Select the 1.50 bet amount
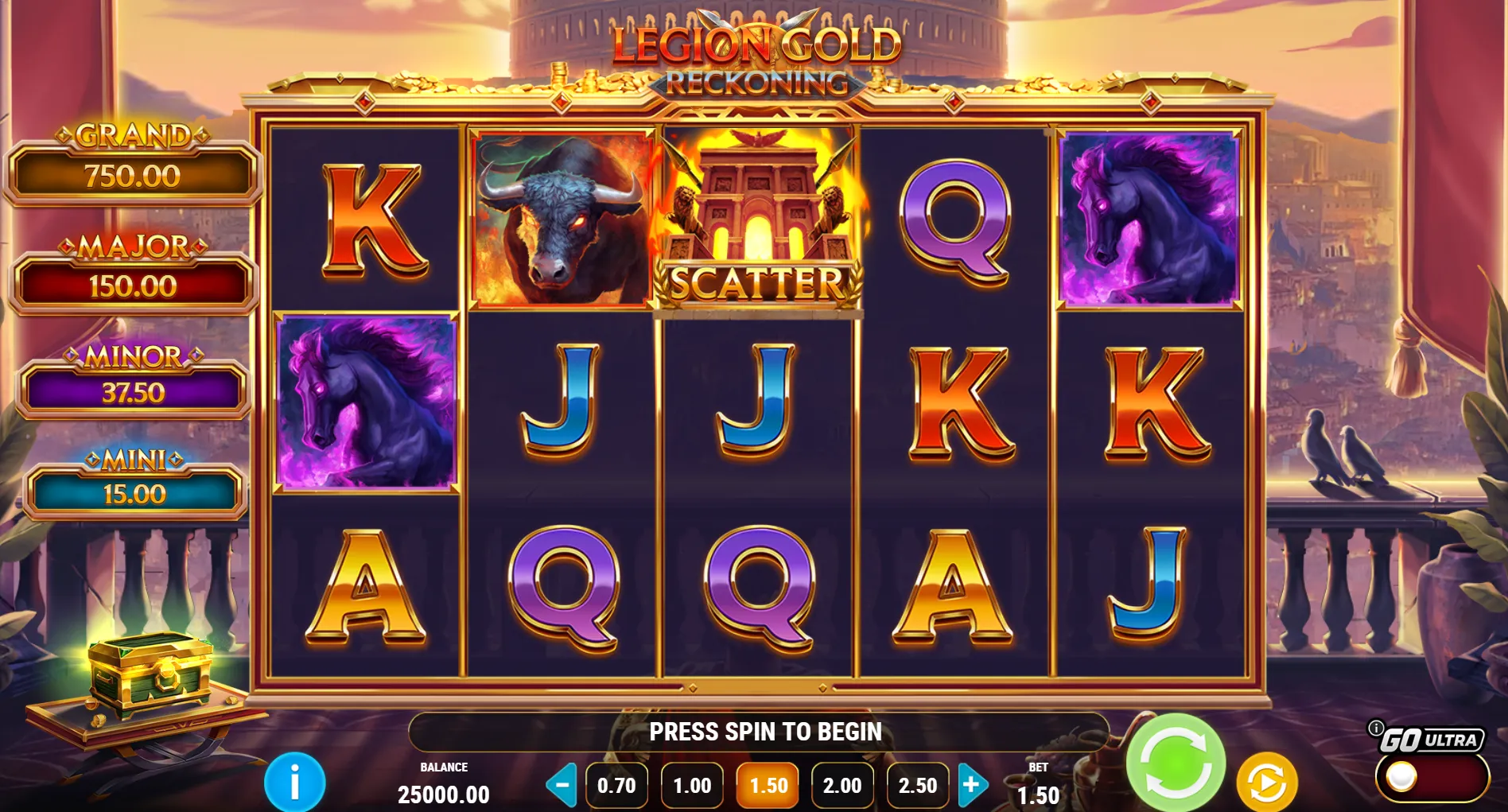This screenshot has width=1508, height=812. pyautogui.click(x=768, y=786)
